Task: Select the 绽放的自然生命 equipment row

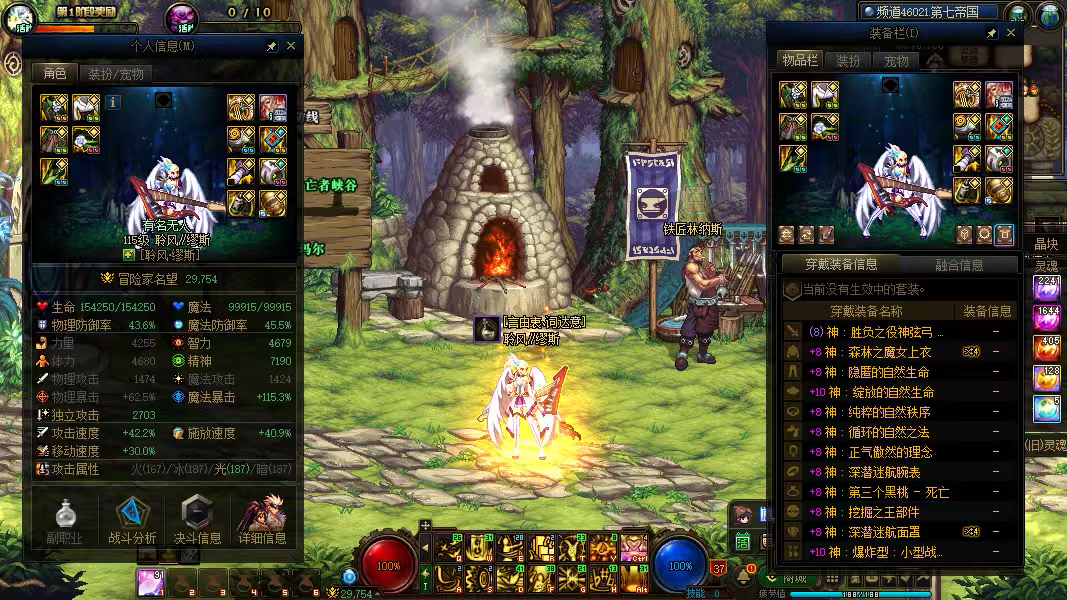Action: pos(880,392)
